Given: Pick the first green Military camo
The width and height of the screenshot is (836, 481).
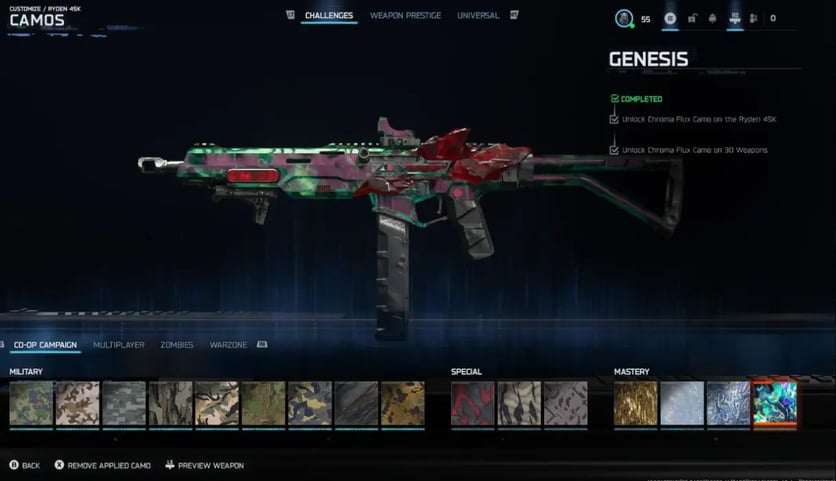Looking at the screenshot, I should click(x=31, y=403).
